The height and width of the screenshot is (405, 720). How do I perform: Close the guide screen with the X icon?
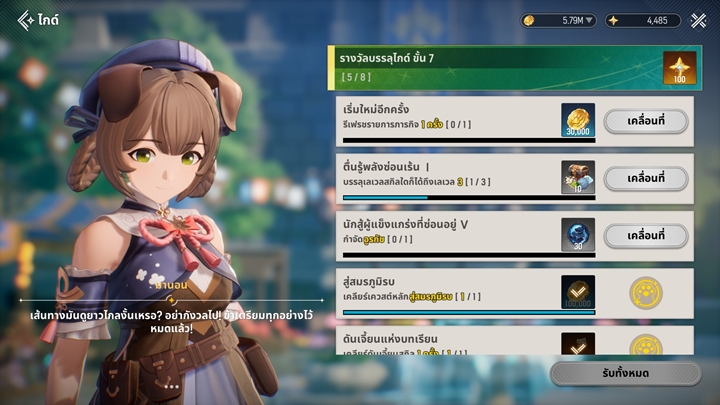698,19
